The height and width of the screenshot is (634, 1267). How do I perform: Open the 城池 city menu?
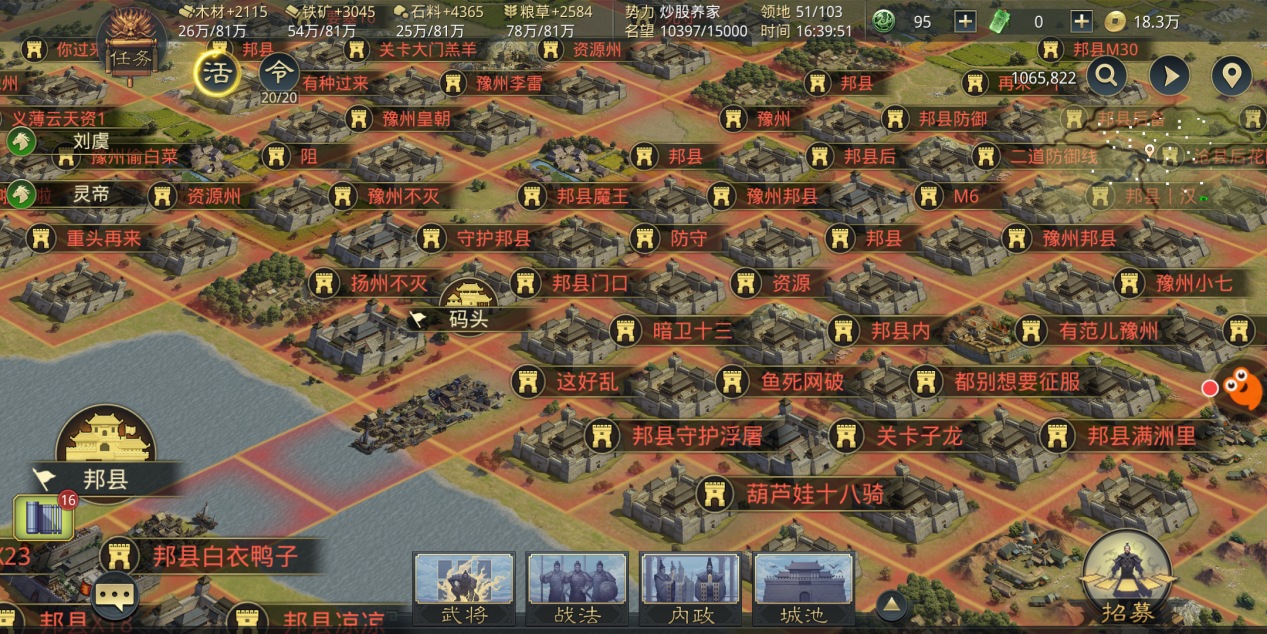(x=804, y=590)
